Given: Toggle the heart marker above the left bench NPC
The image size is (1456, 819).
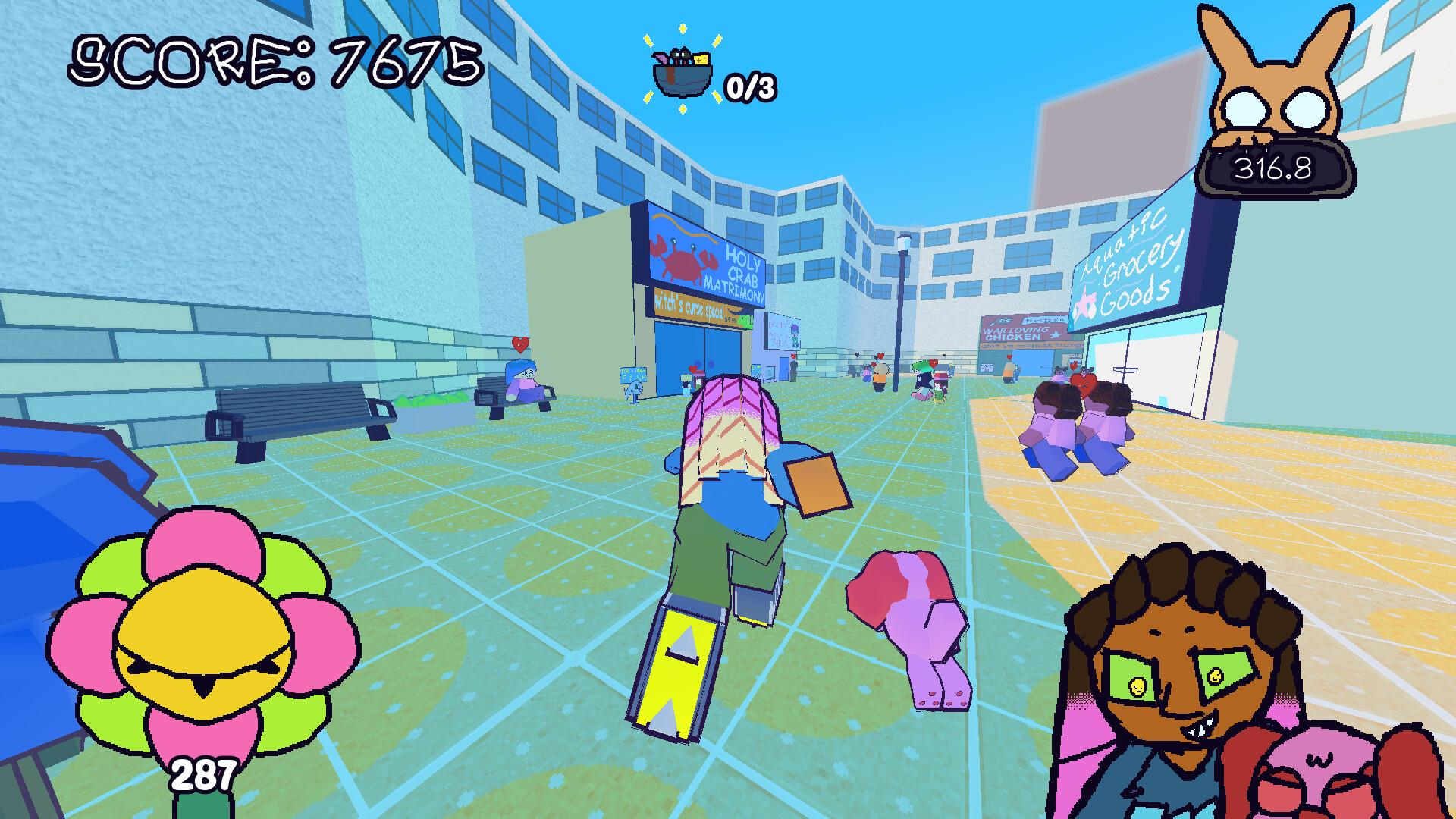Looking at the screenshot, I should [x=520, y=345].
